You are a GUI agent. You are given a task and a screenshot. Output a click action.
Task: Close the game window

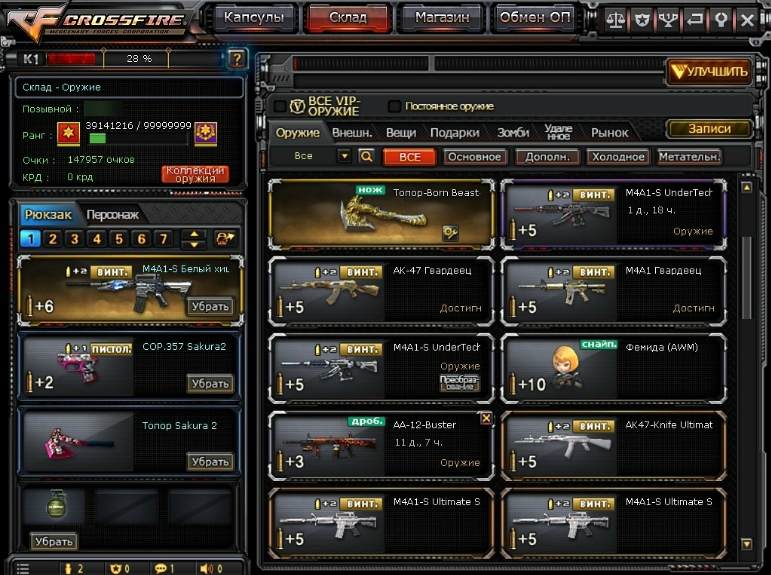point(748,19)
